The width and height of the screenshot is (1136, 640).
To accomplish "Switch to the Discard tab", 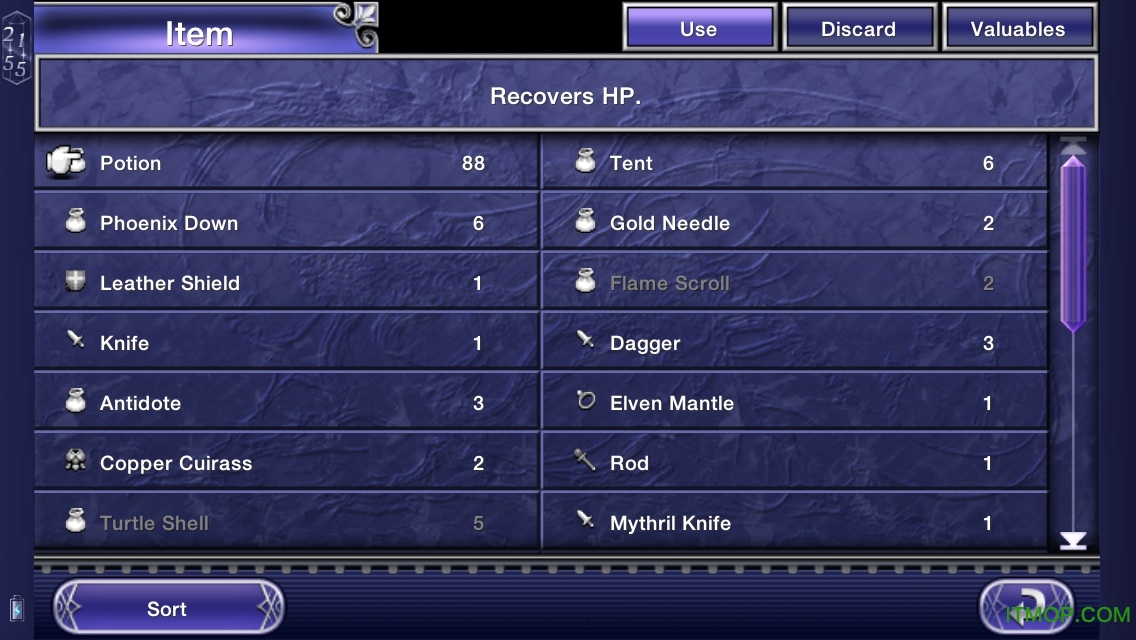I will click(858, 29).
